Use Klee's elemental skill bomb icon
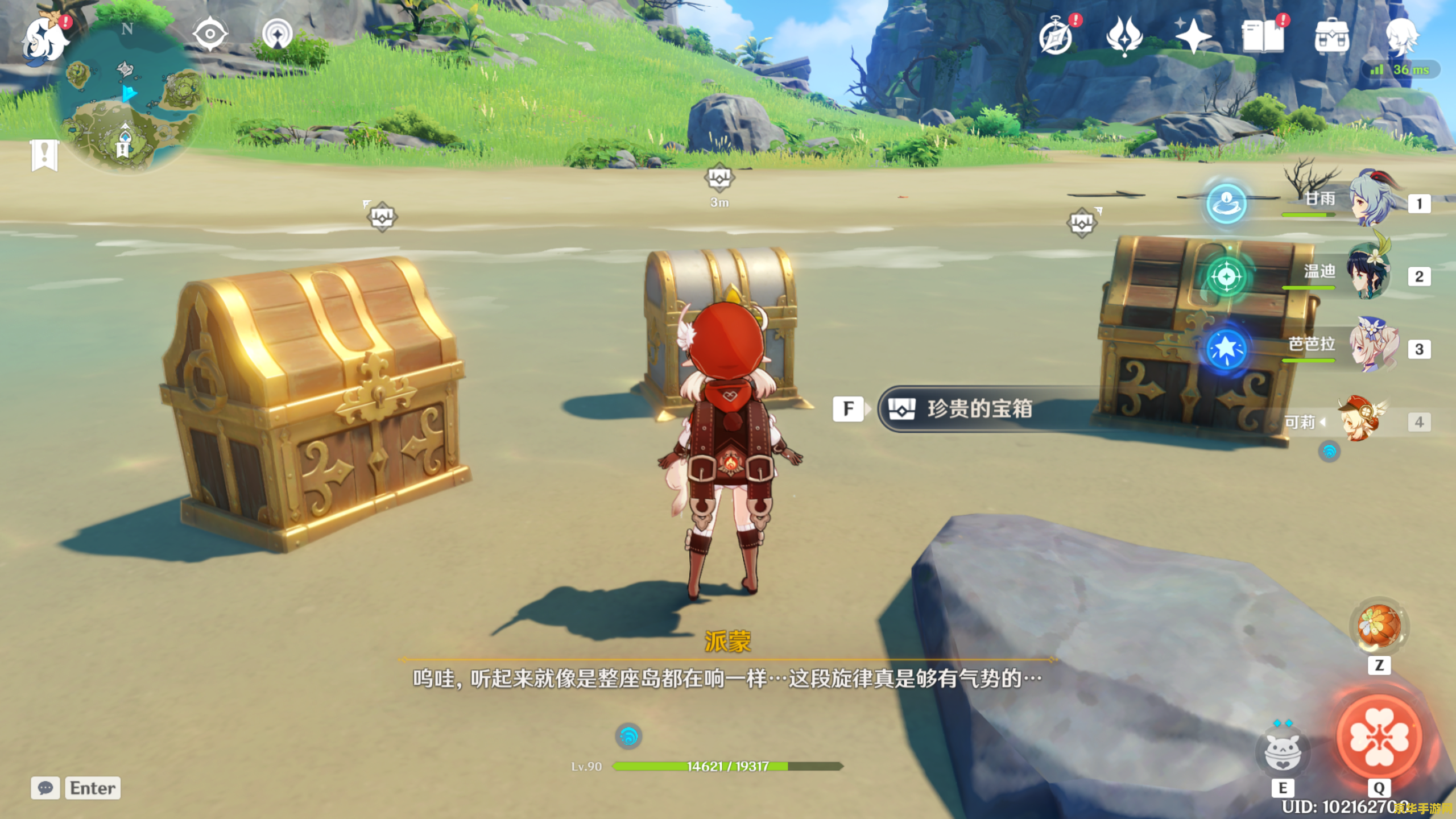The width and height of the screenshot is (1456, 819). click(x=1282, y=752)
